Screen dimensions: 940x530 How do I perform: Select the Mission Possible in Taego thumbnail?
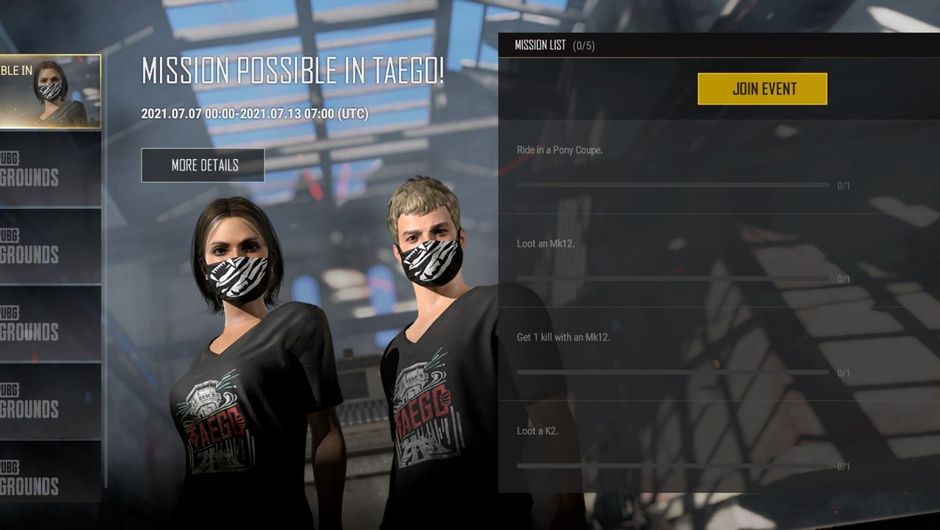50,92
